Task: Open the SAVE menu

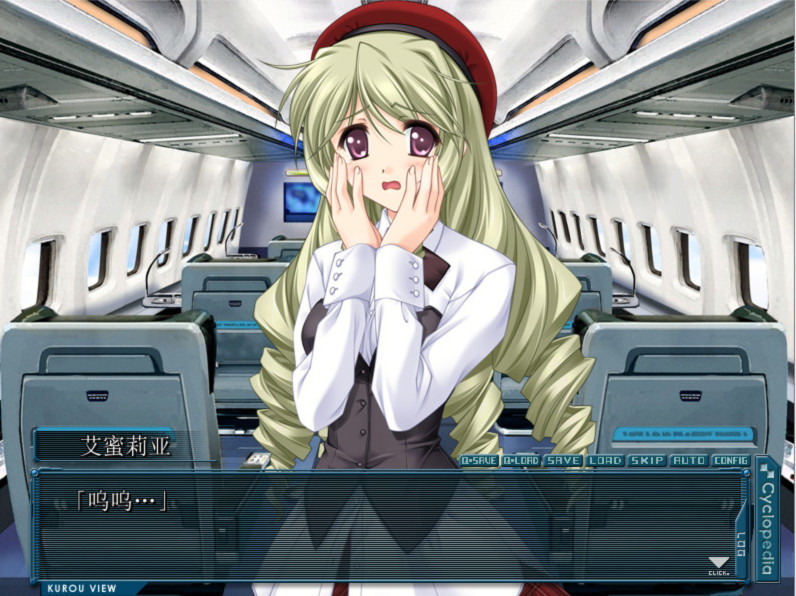Action: point(563,461)
